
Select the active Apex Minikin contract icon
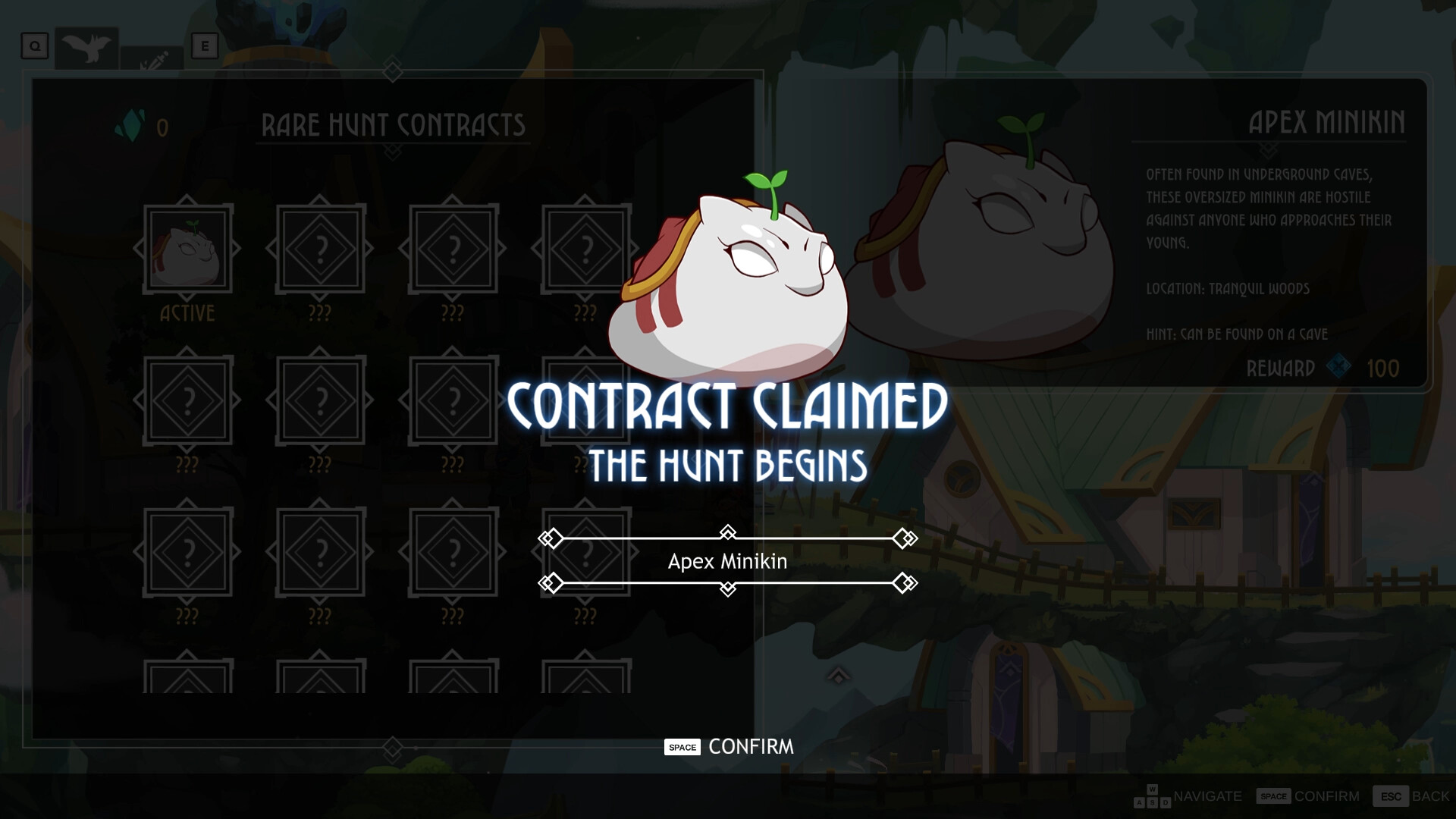[188, 246]
